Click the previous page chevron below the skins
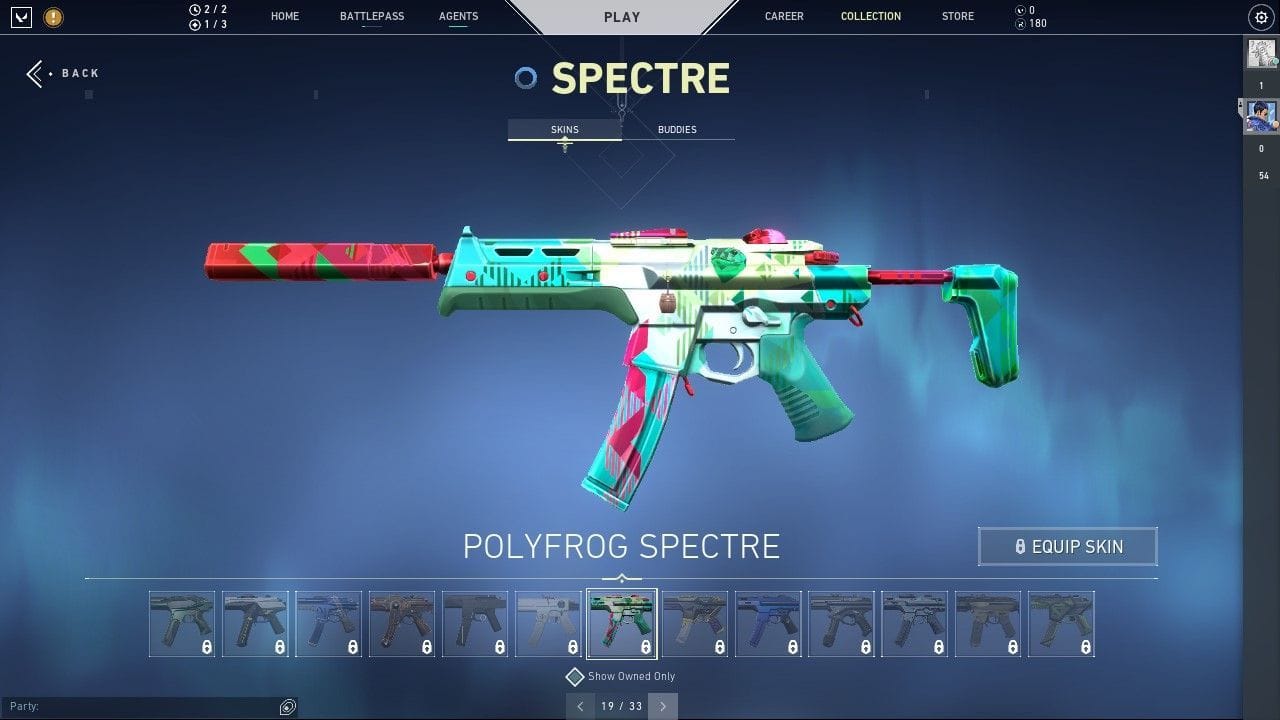Image resolution: width=1280 pixels, height=720 pixels. [581, 706]
